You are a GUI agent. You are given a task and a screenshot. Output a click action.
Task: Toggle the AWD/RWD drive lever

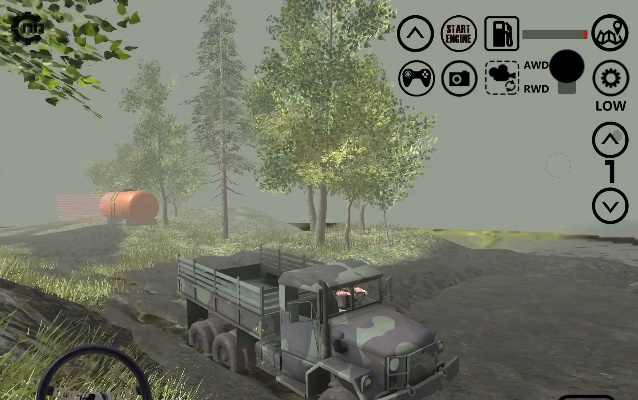click(x=567, y=70)
